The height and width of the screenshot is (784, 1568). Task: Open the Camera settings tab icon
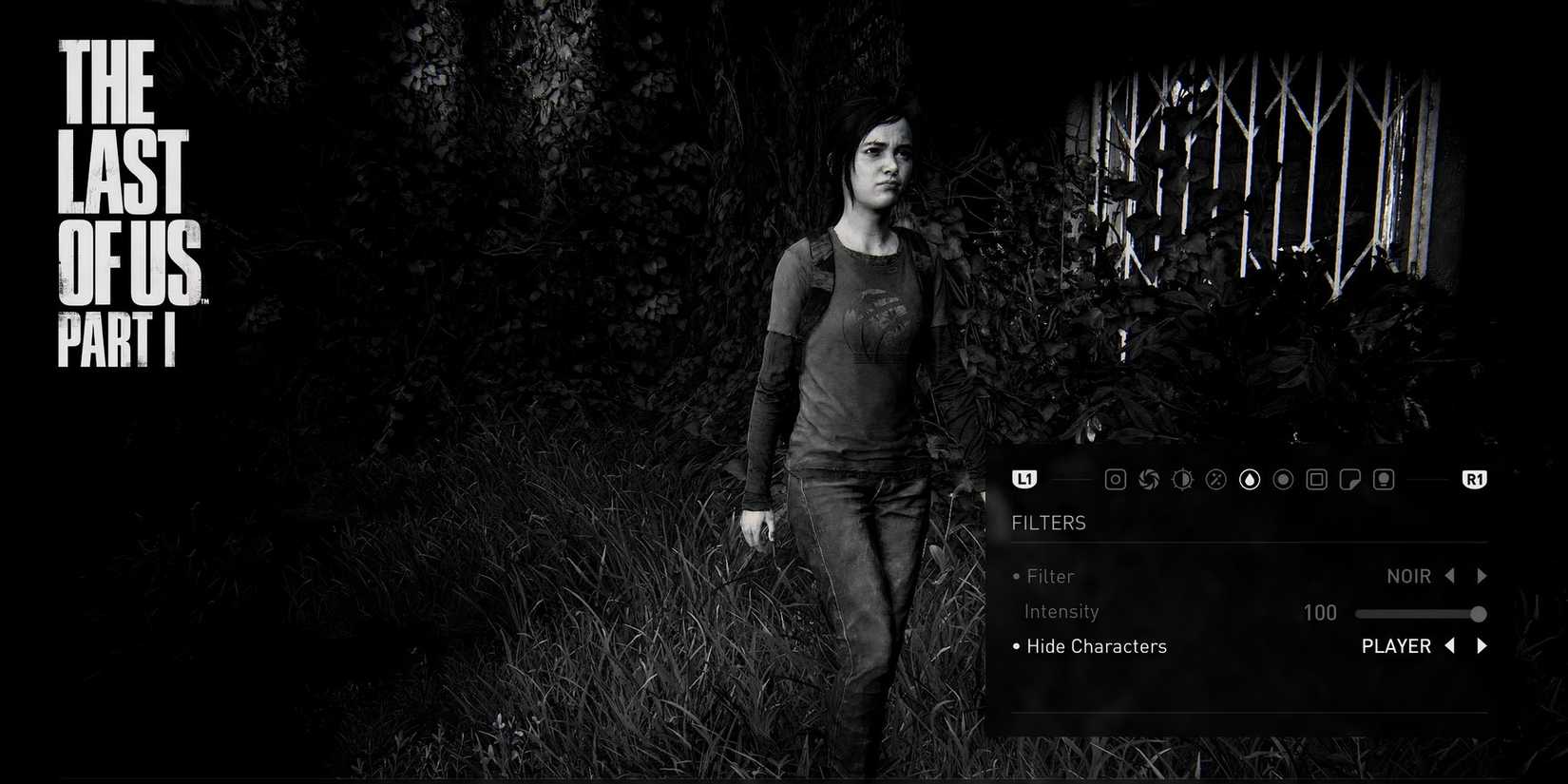1116,479
